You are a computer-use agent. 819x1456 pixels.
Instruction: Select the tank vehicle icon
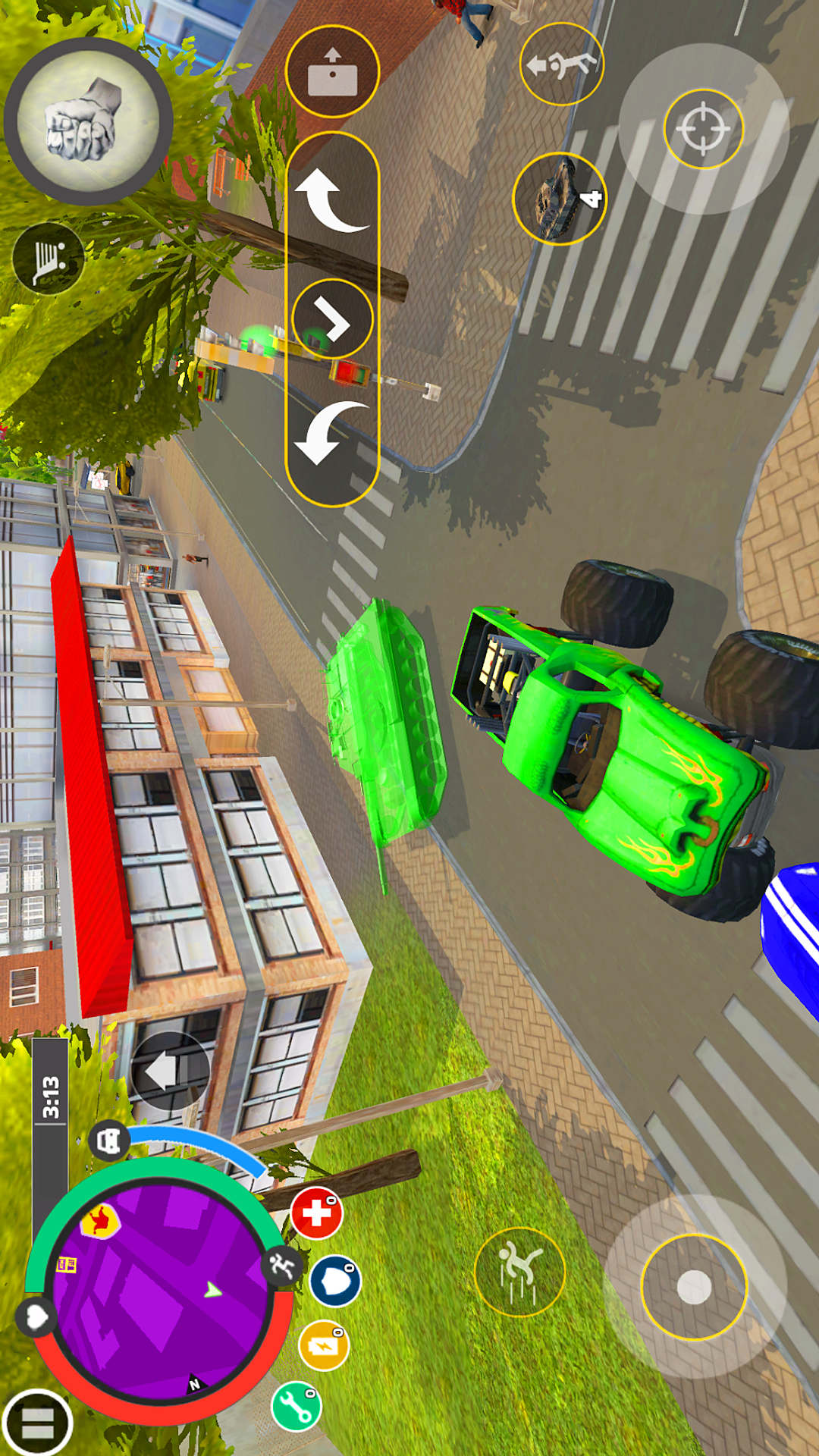click(560, 199)
